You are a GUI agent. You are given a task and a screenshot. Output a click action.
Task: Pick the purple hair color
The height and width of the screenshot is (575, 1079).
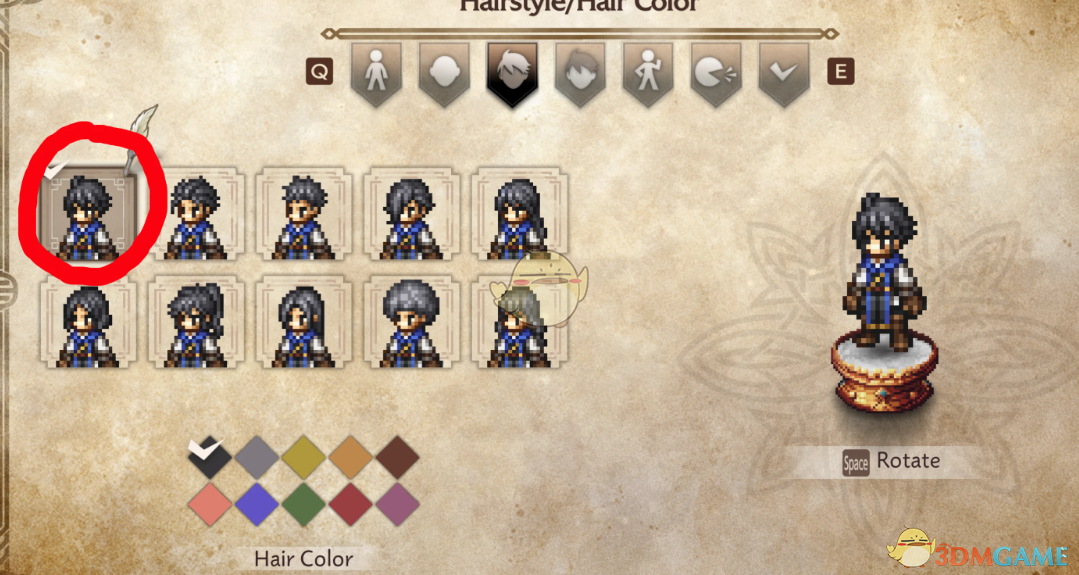(398, 503)
